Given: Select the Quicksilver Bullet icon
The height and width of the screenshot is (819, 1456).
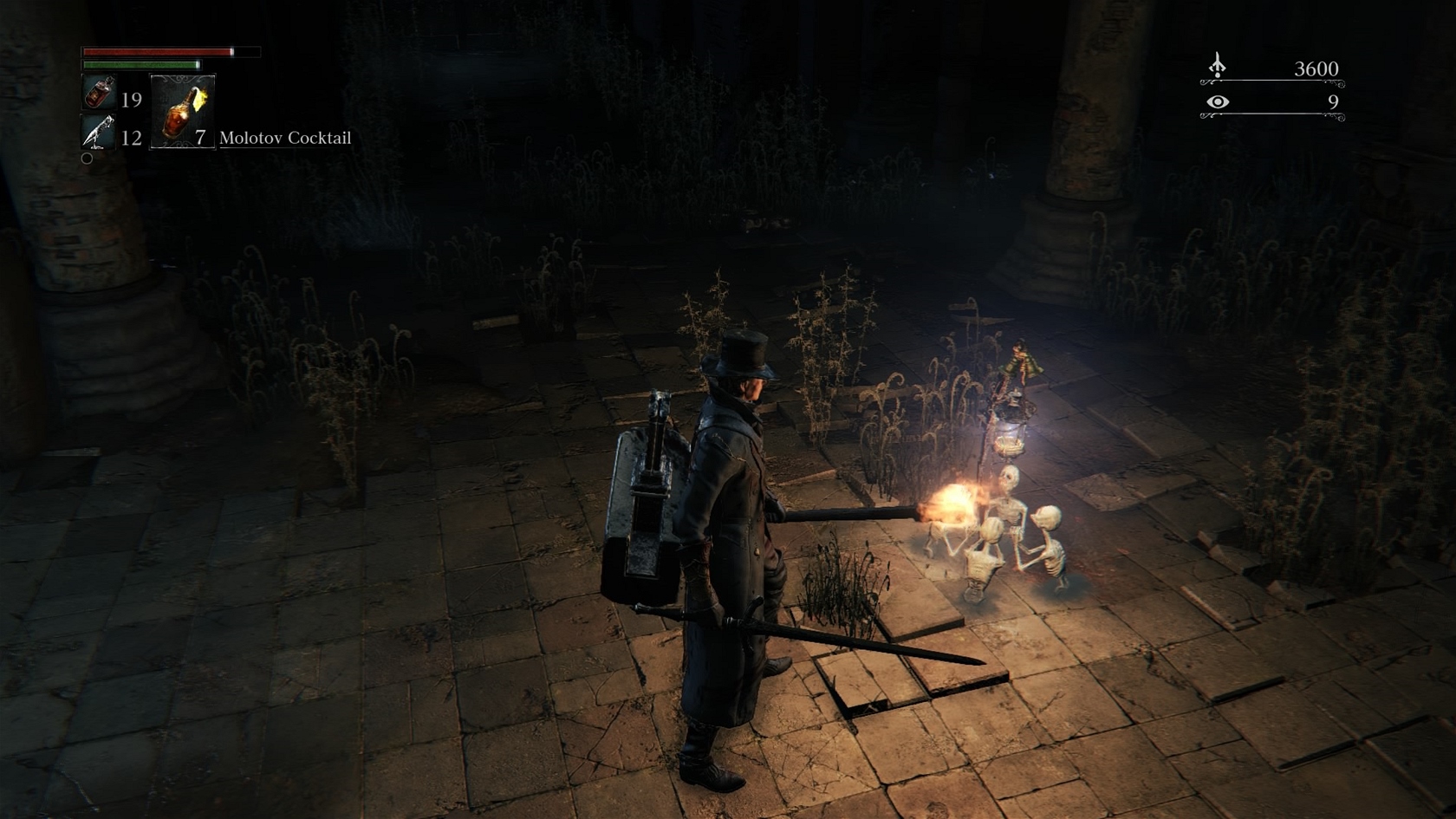Looking at the screenshot, I should coord(98,132).
